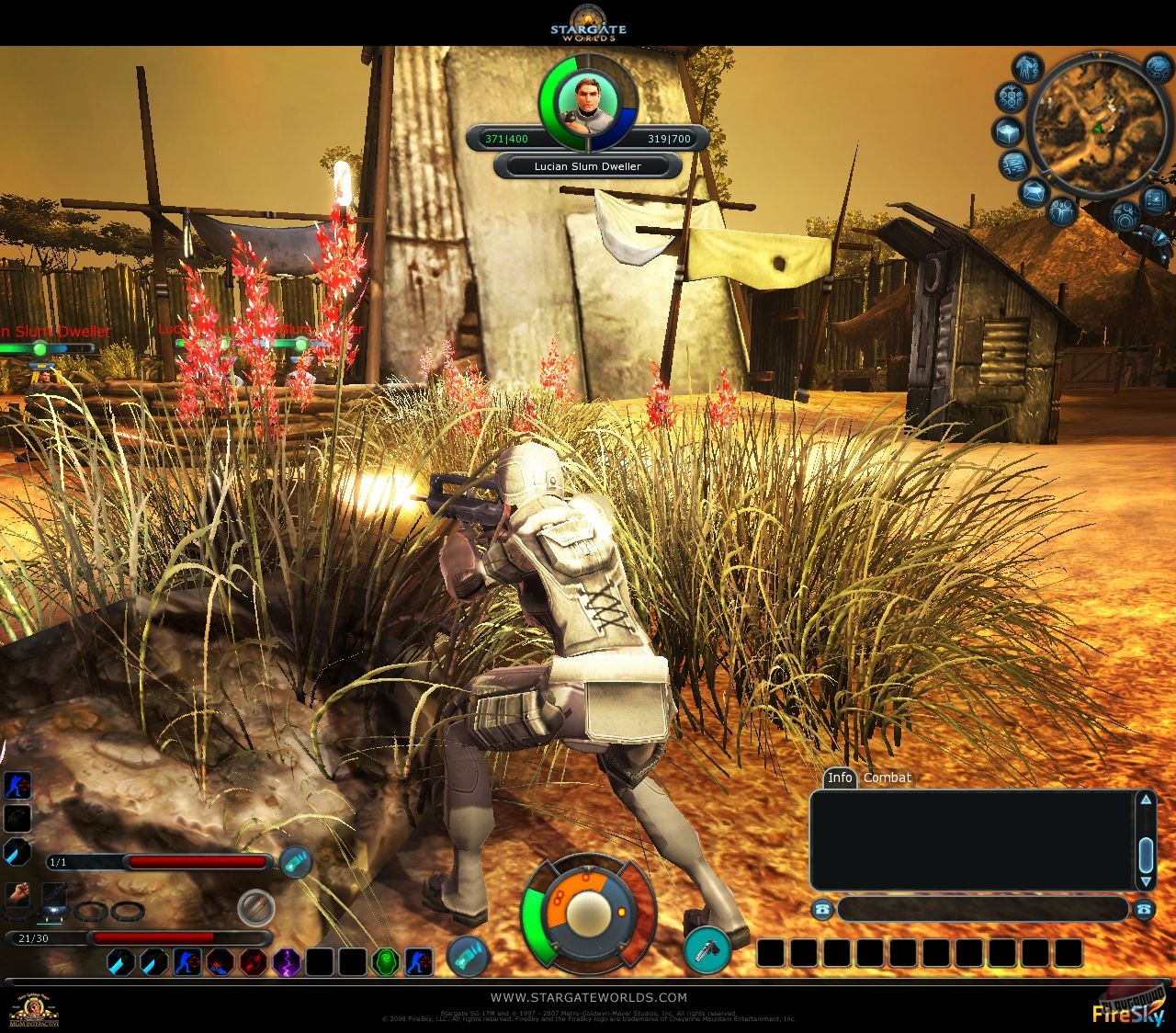
Task: Open the inventory cube icon near the minimap
Action: [x=1008, y=131]
